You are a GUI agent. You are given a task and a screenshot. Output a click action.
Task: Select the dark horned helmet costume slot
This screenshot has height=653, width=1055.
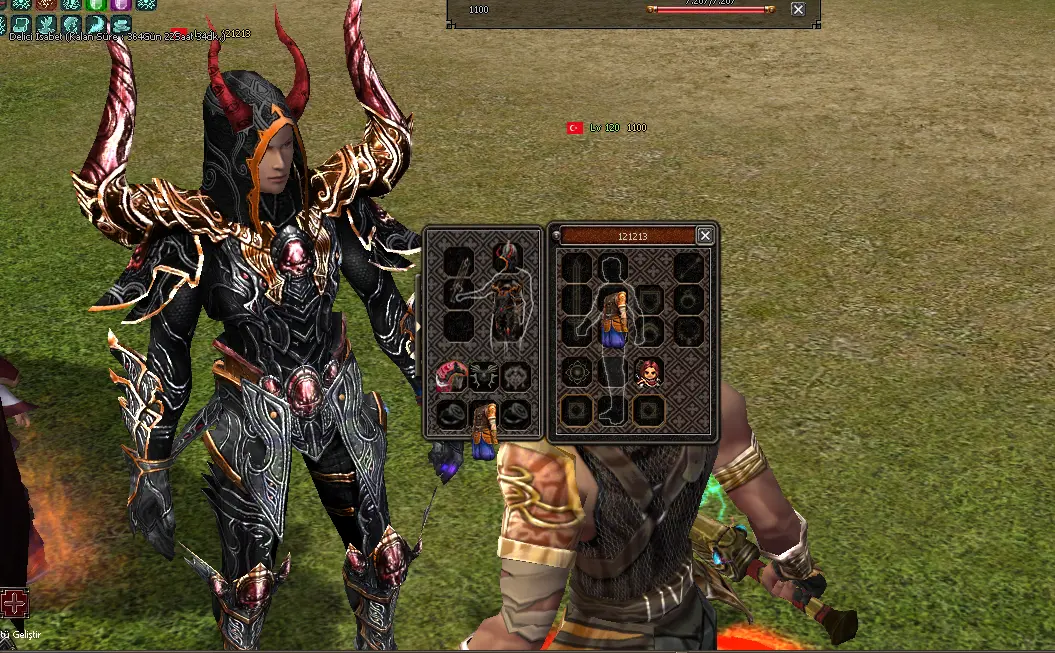pos(507,258)
